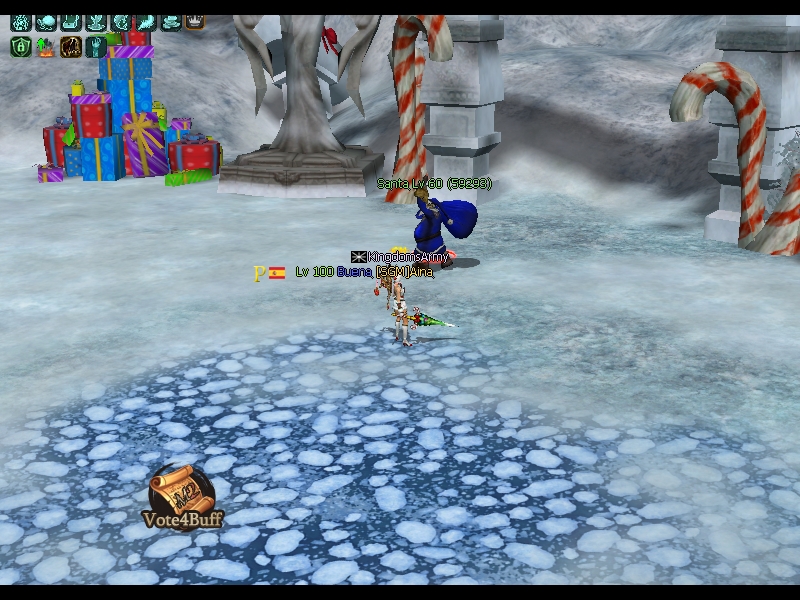Select the teal feather buff icon
The width and height of the screenshot is (800, 600).
(146, 21)
